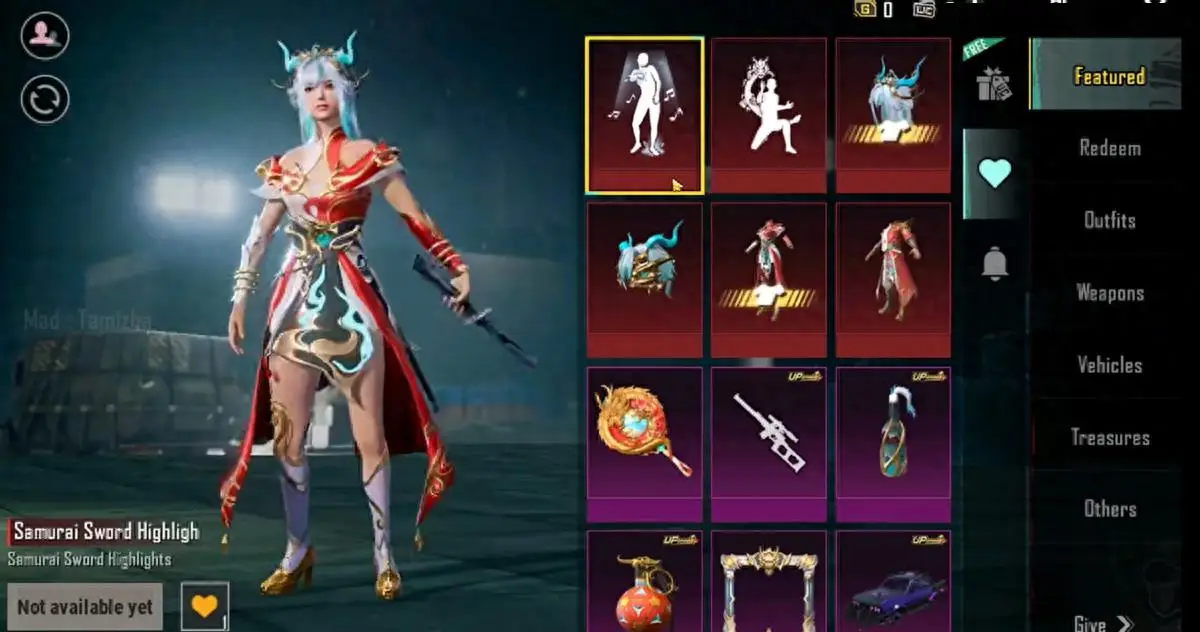The height and width of the screenshot is (632, 1200).
Task: Open the Vehicles category
Action: (x=1109, y=365)
